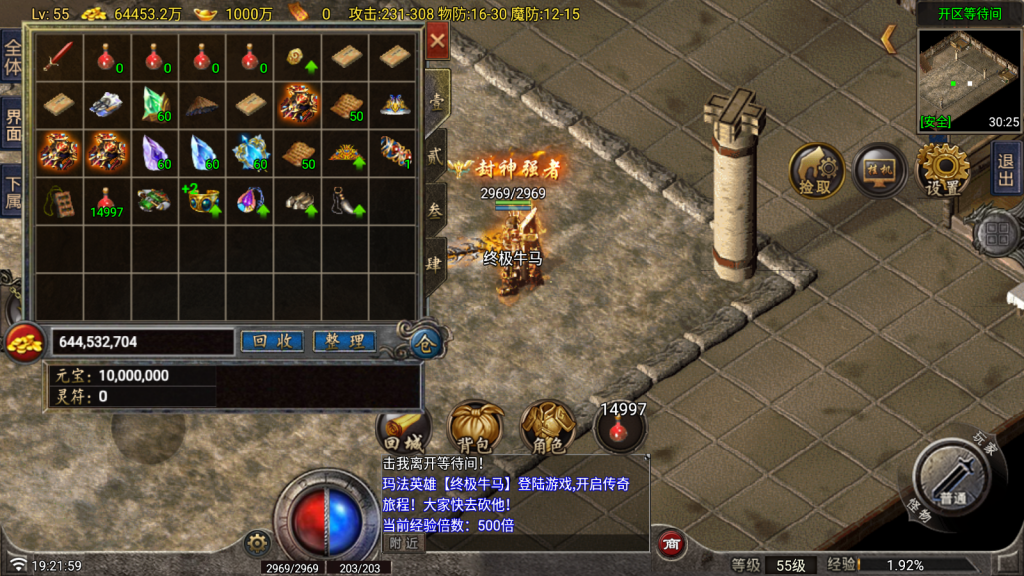This screenshot has width=1024, height=576.
Task: Select the potion stack showing 14997 in bag
Action: coord(106,200)
